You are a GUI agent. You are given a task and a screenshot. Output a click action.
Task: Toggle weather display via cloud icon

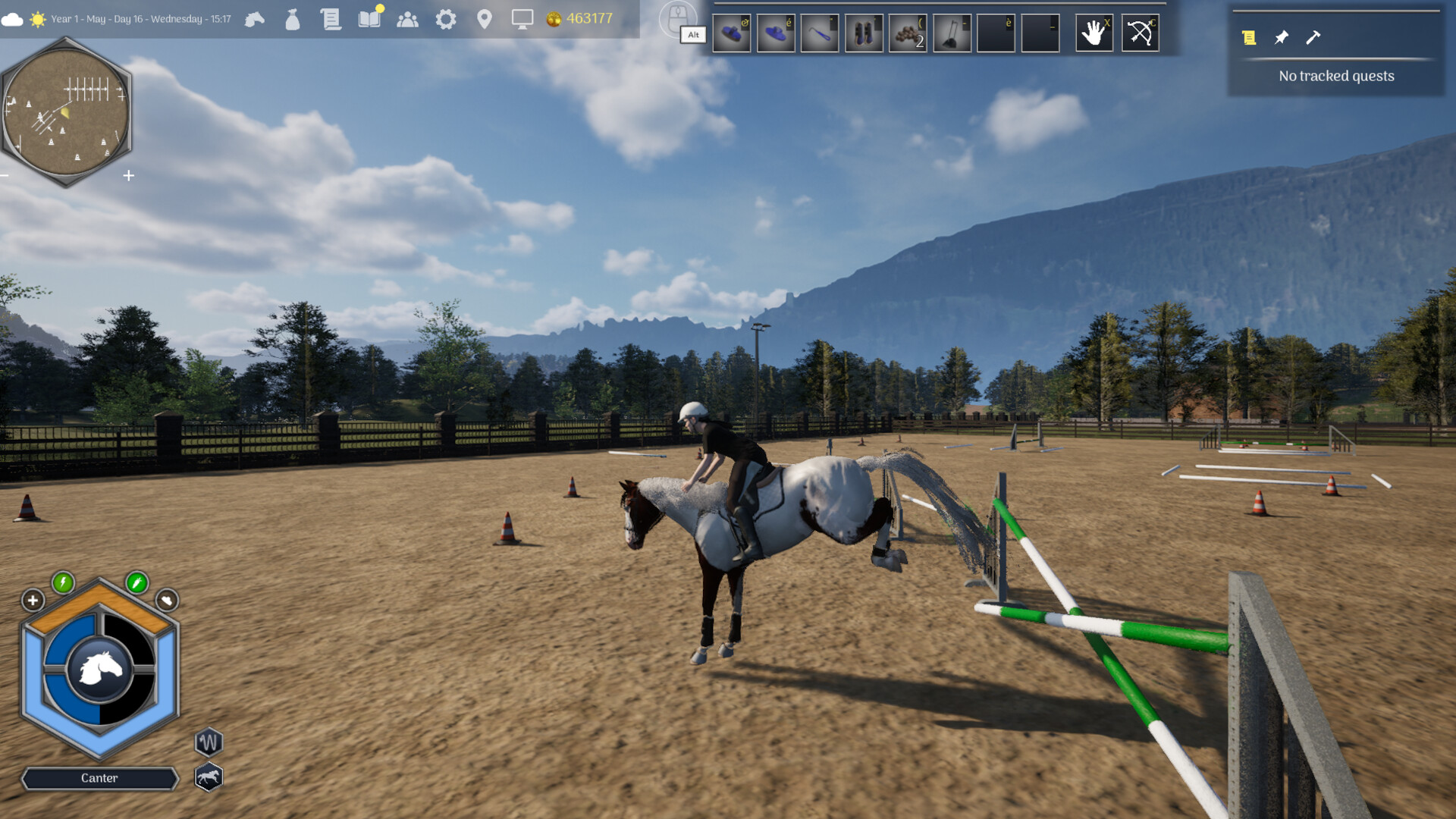click(11, 20)
